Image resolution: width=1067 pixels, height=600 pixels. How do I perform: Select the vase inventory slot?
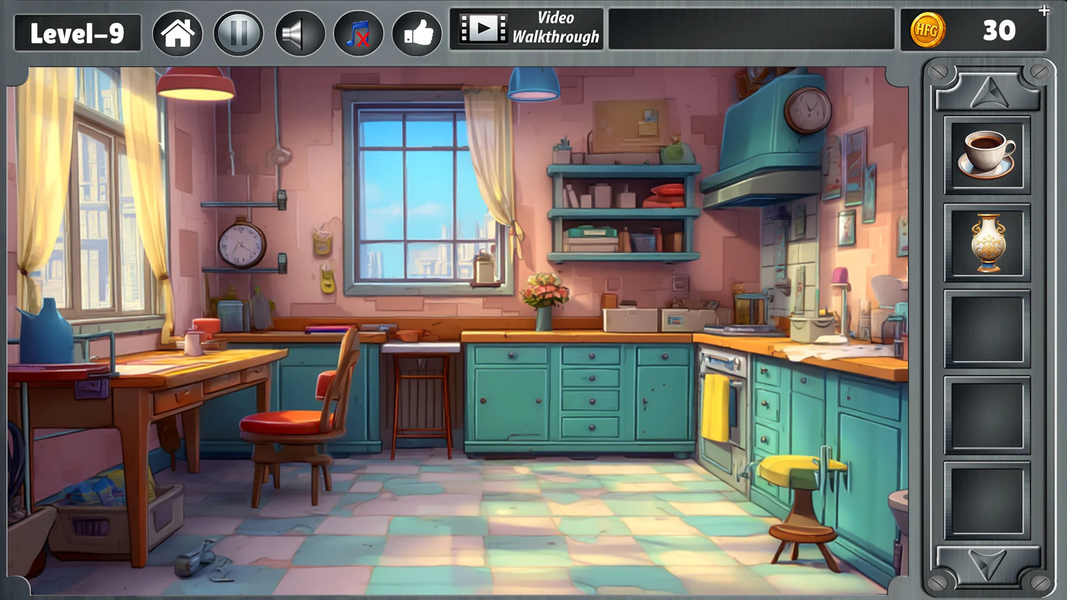click(987, 242)
